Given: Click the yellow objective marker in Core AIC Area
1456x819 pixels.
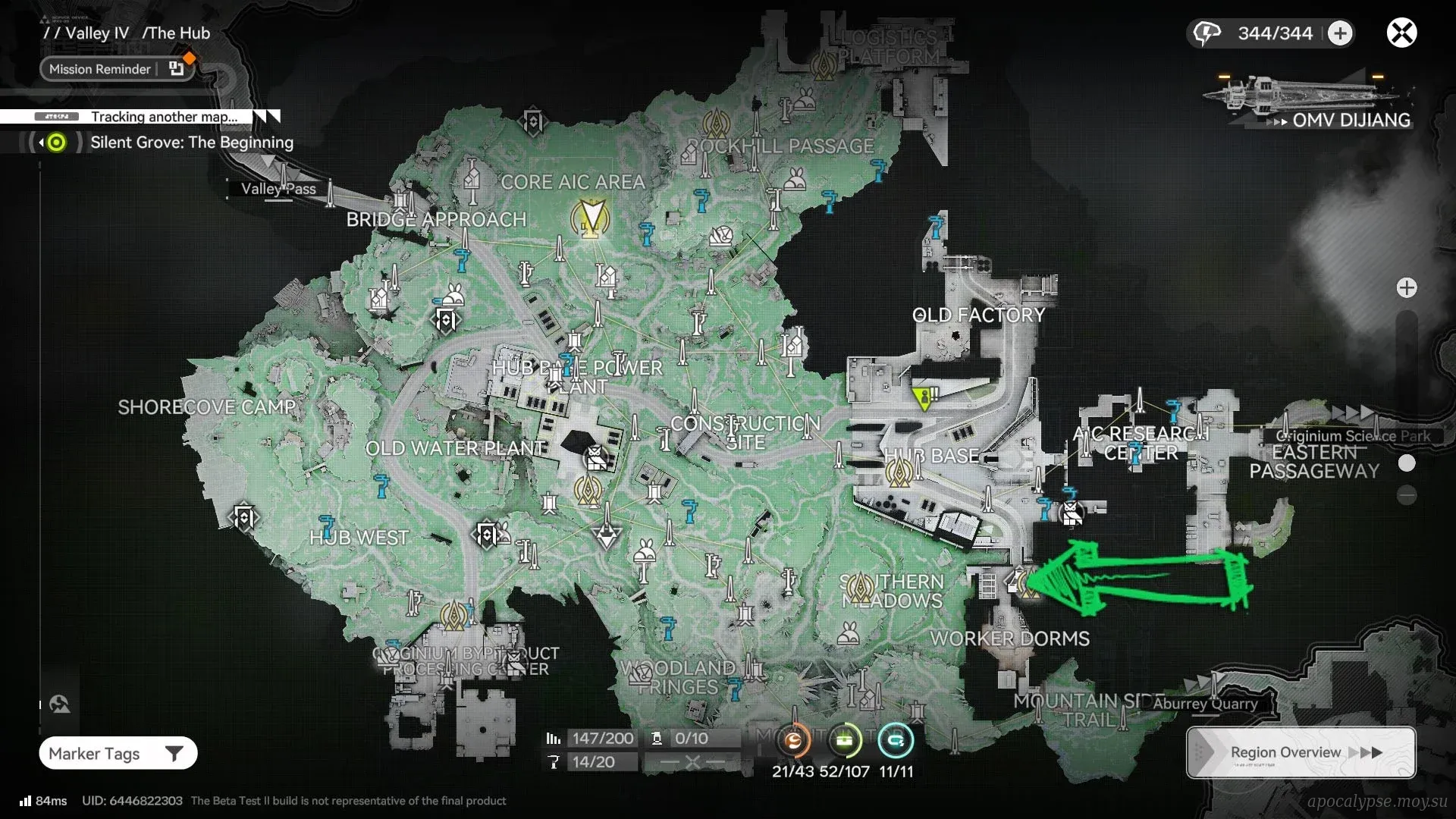Looking at the screenshot, I should click(590, 218).
